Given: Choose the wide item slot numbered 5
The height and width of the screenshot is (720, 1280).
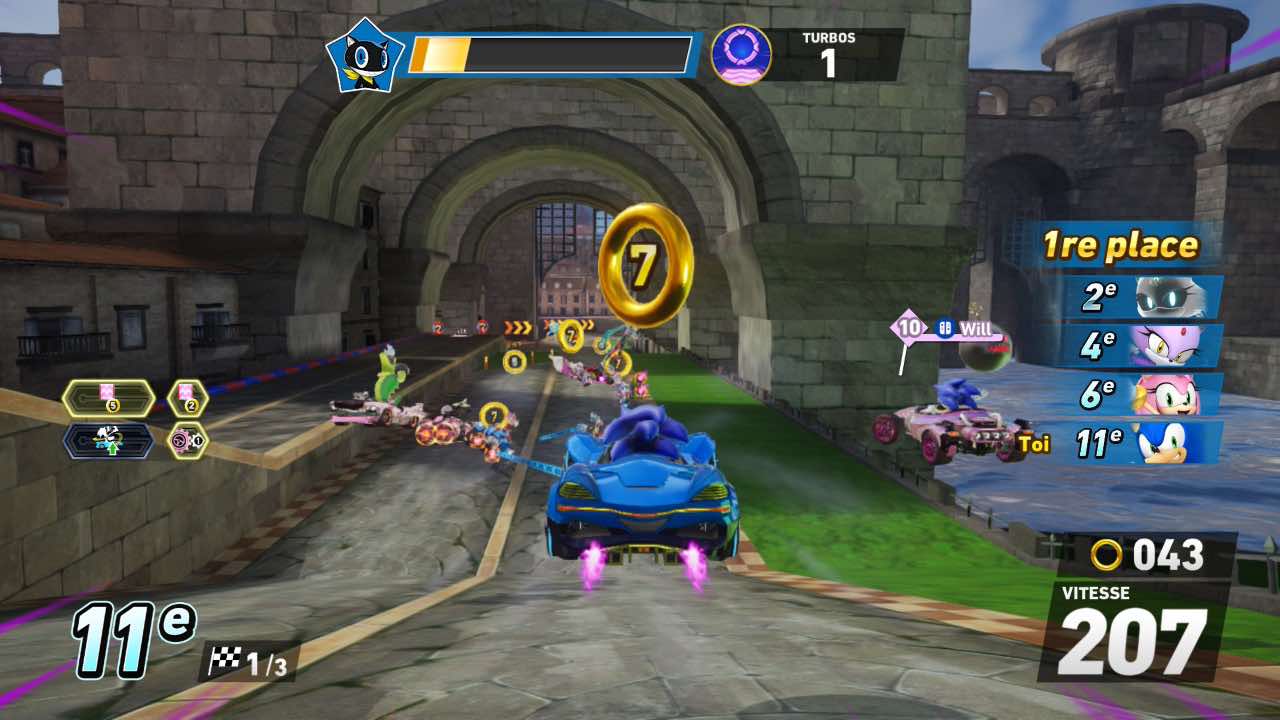Looking at the screenshot, I should [107, 398].
